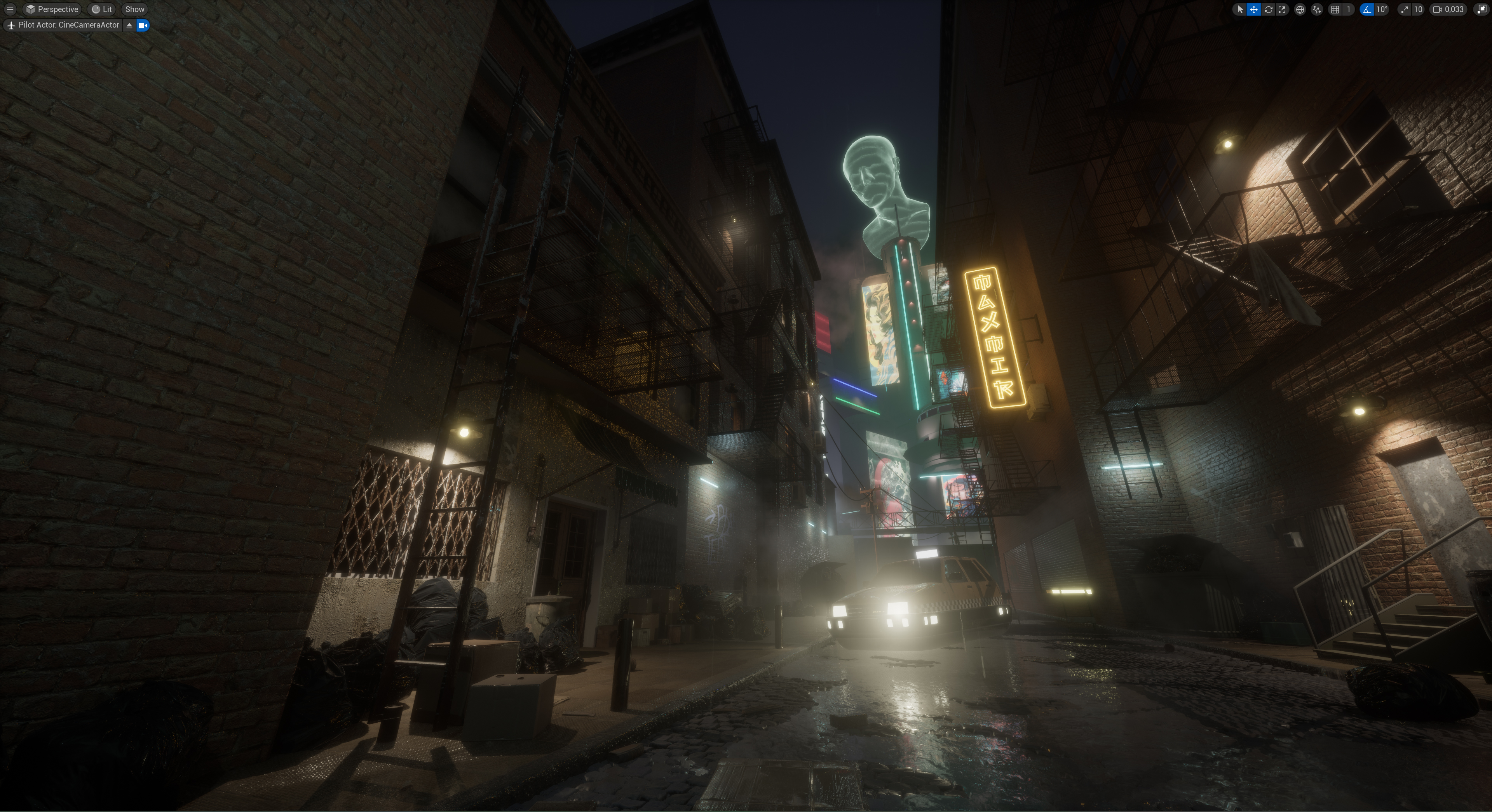Open the 10° rotation snap dropdown
The width and height of the screenshot is (1492, 812).
click(1382, 9)
